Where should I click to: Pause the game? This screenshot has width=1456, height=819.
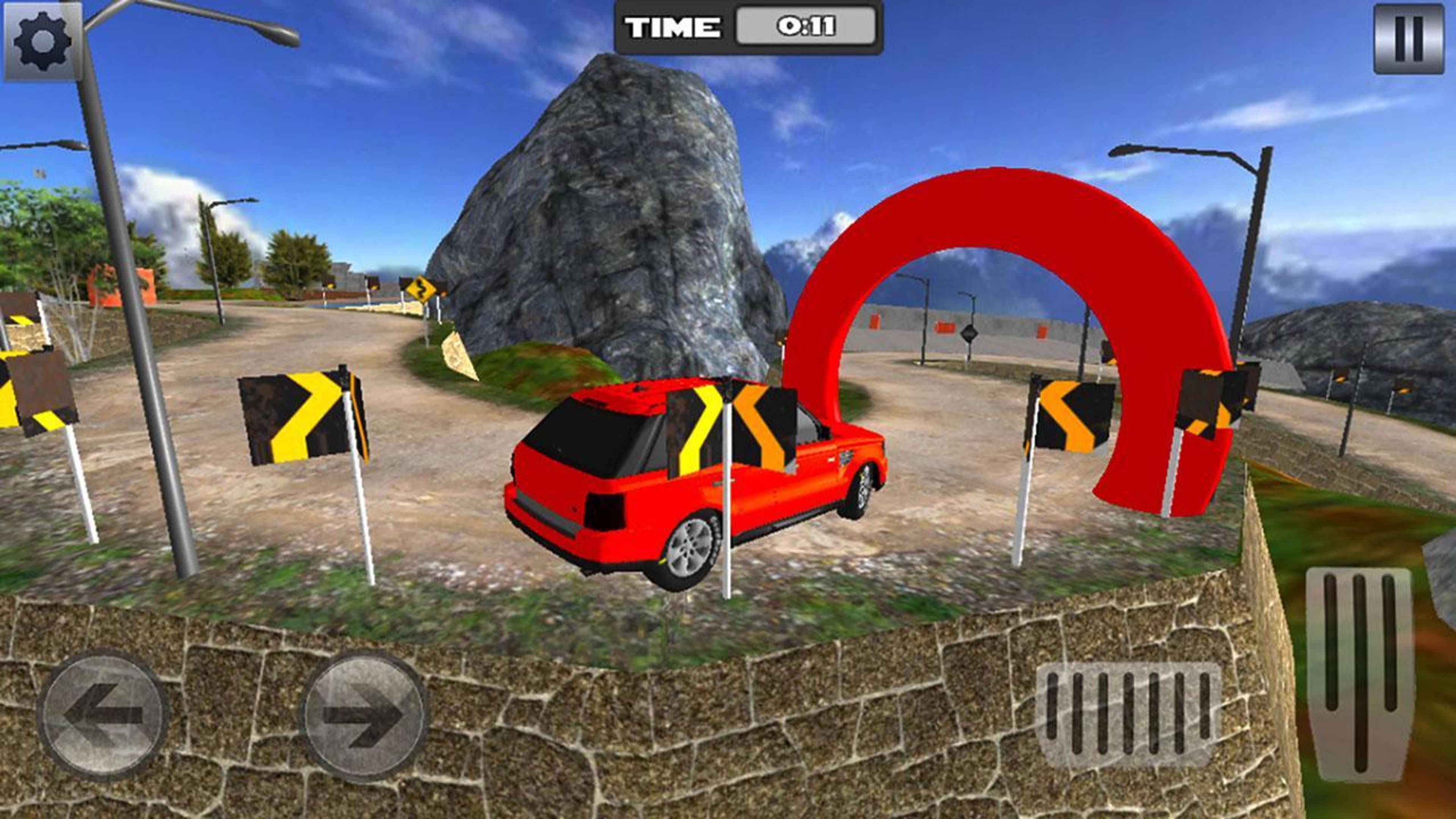point(1409,39)
